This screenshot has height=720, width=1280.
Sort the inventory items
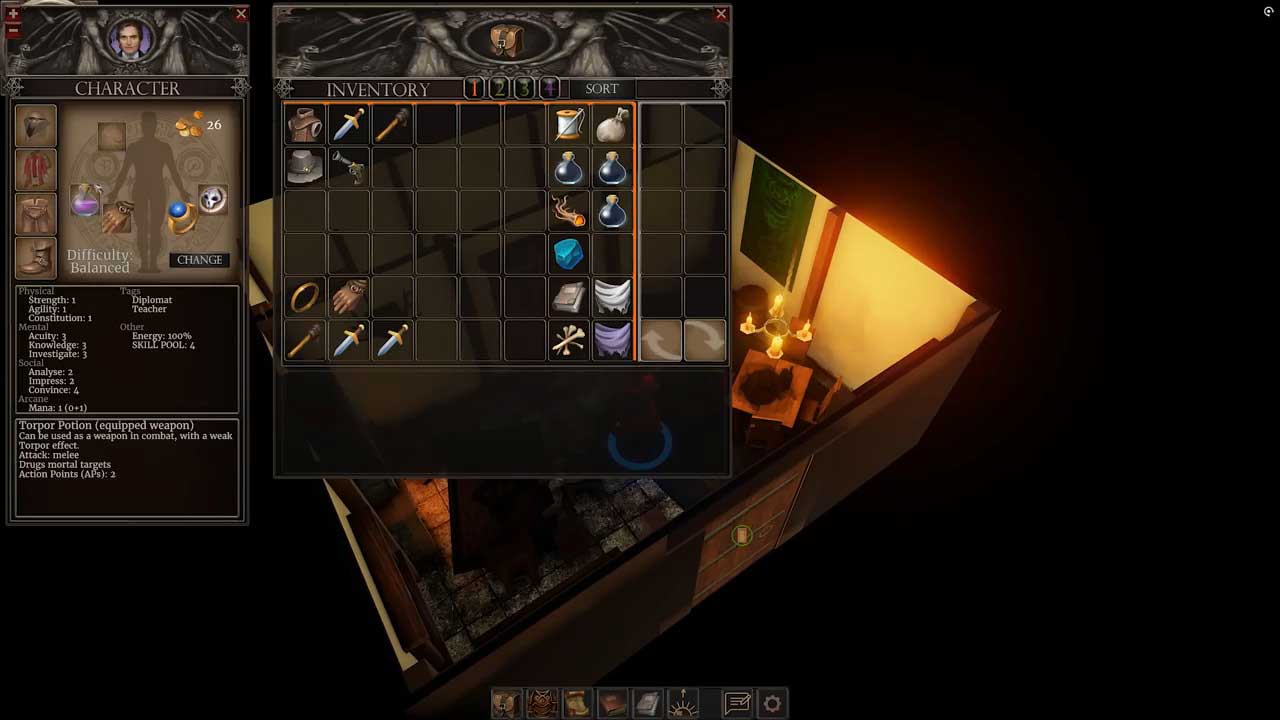click(x=601, y=89)
